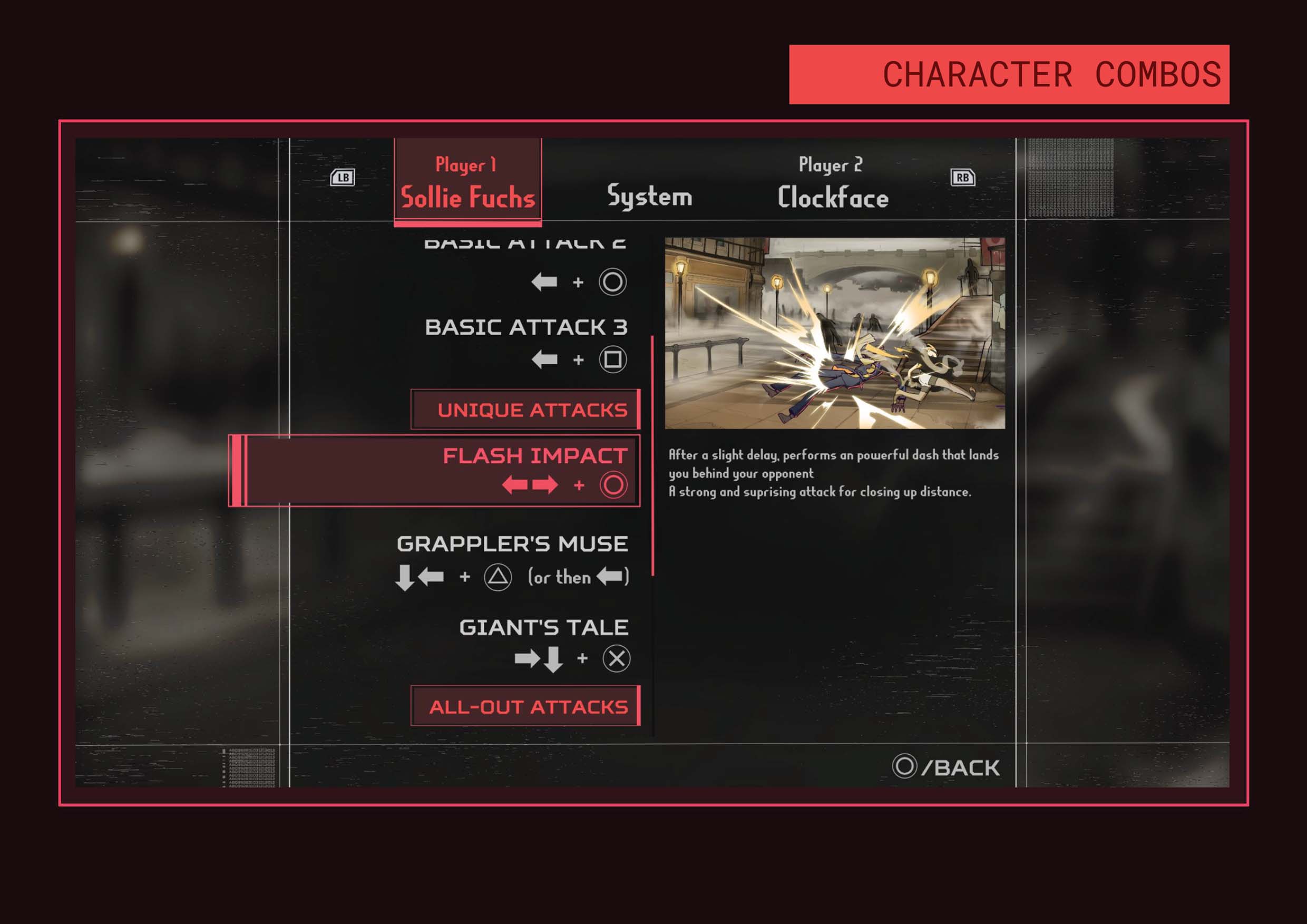This screenshot has width=1307, height=924.
Task: Click the move list scrollbar
Action: (x=652, y=455)
